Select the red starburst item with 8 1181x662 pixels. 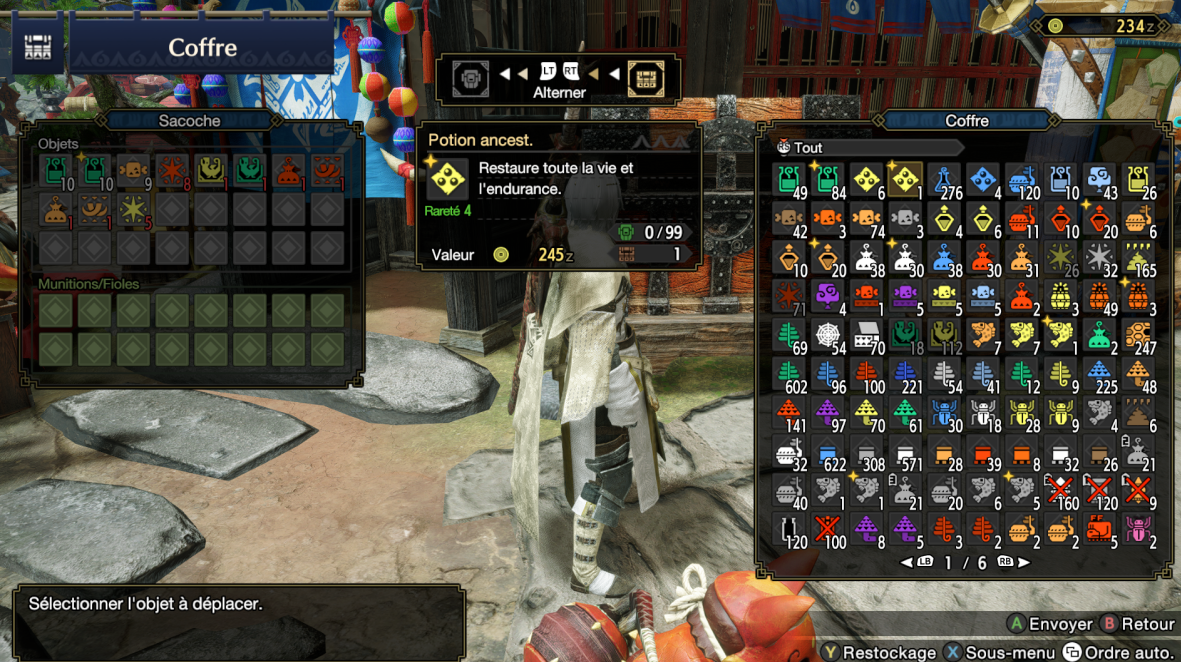(x=171, y=172)
